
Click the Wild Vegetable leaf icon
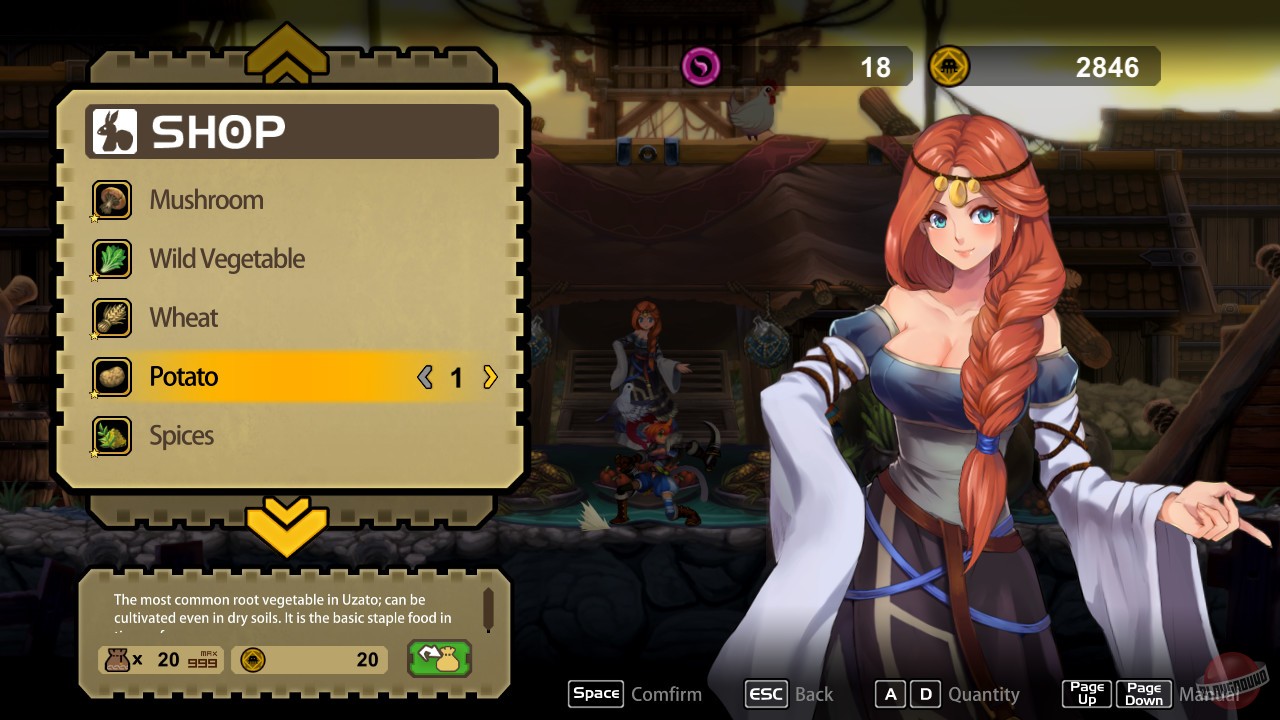pyautogui.click(x=111, y=259)
